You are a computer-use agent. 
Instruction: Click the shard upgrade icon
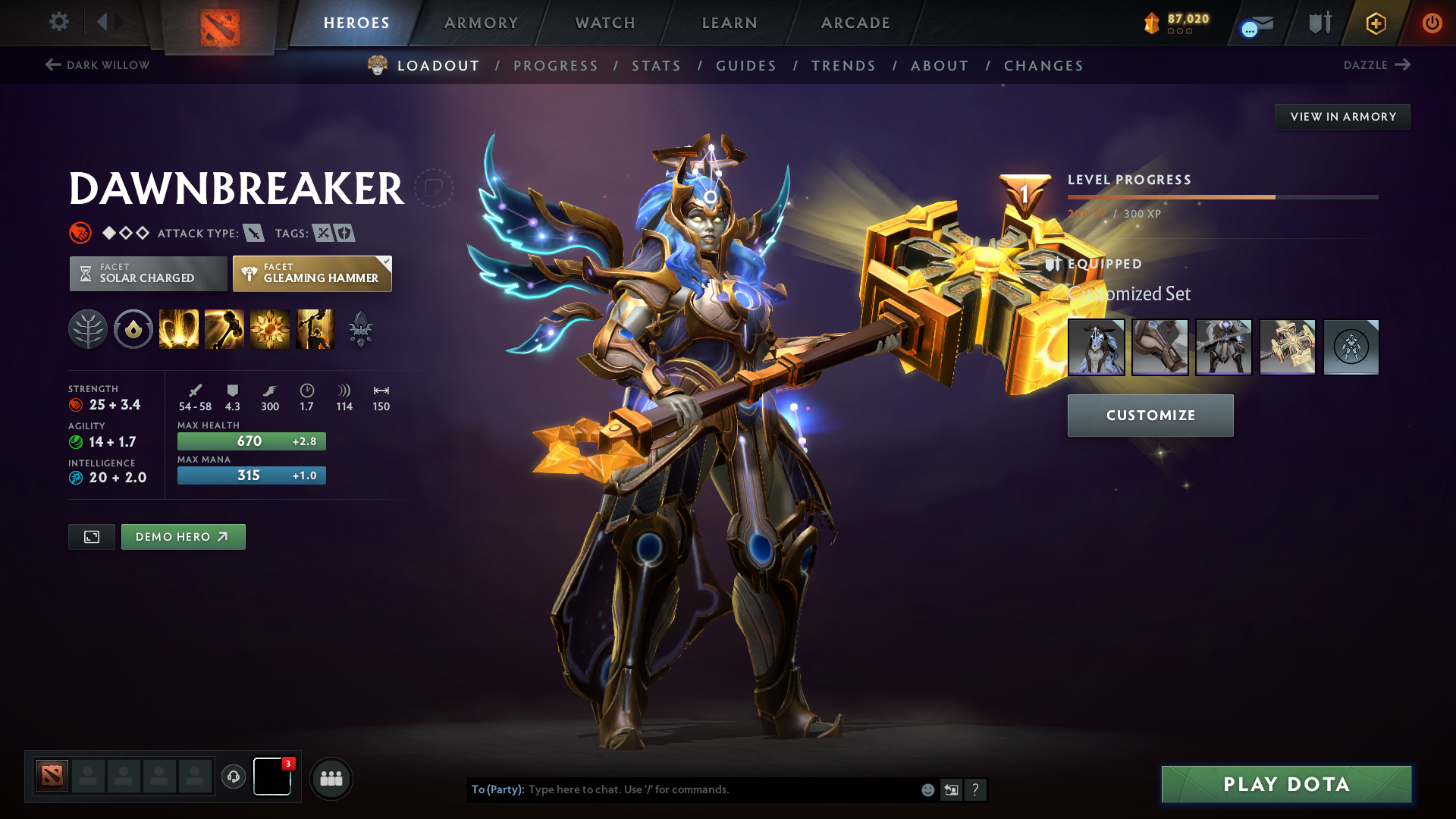tap(362, 341)
